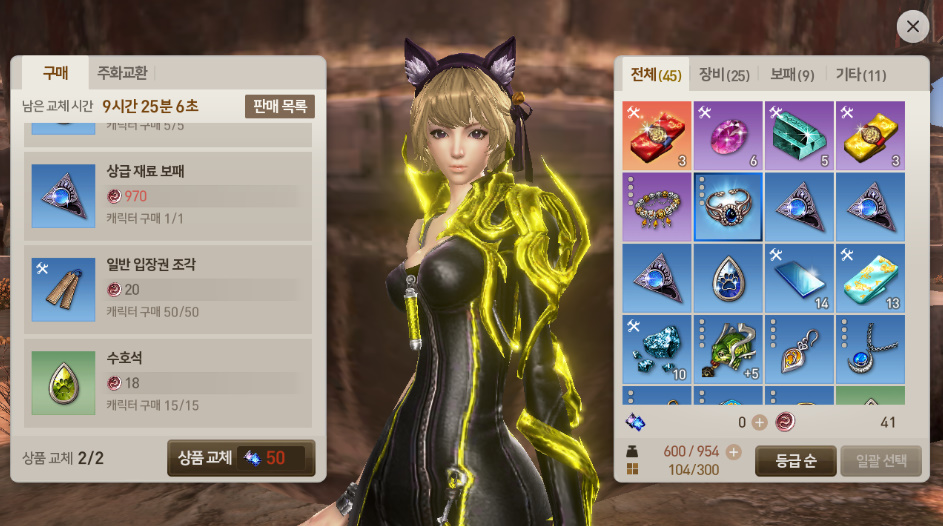Select the red gift box item
The height and width of the screenshot is (526, 943).
pos(657,136)
